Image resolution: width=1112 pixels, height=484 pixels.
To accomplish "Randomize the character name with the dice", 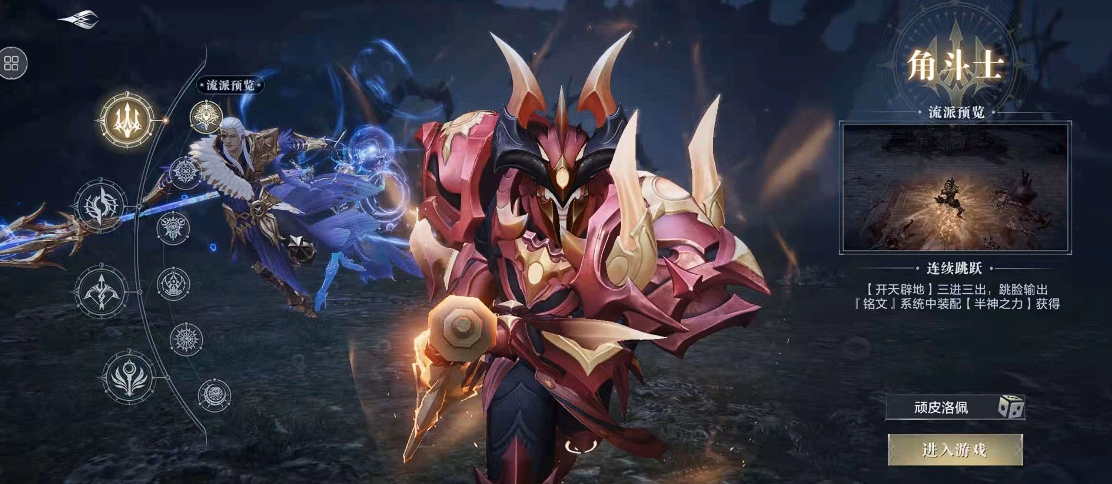I will point(1011,407).
